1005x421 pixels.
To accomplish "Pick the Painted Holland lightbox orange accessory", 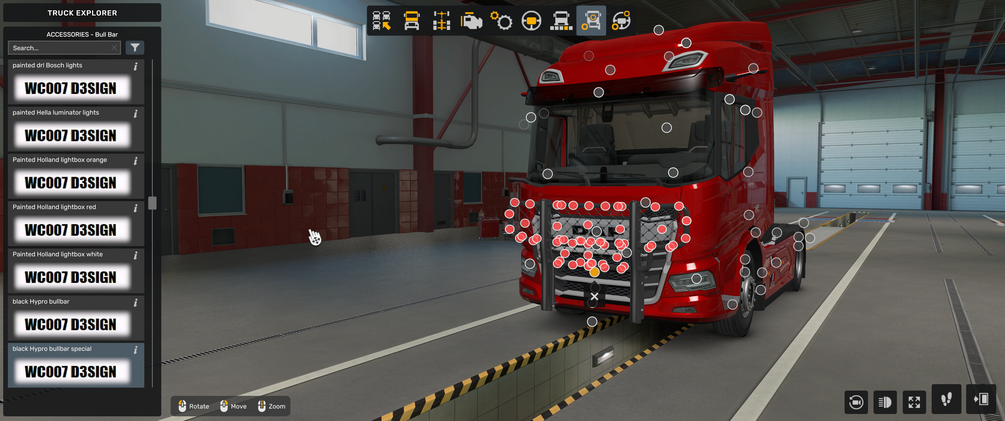I will click(70, 183).
